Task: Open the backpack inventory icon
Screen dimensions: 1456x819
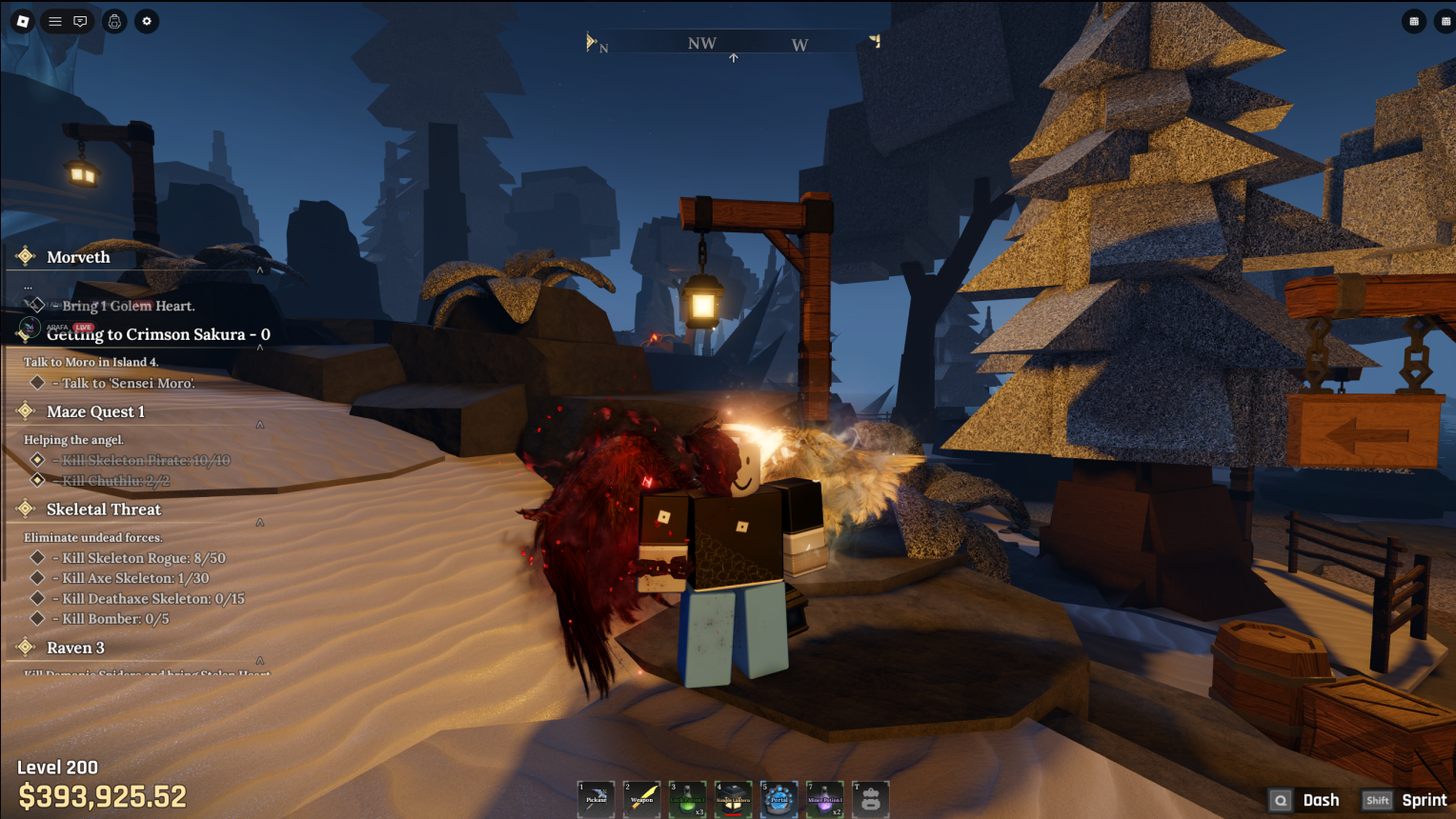Action: coord(114,21)
